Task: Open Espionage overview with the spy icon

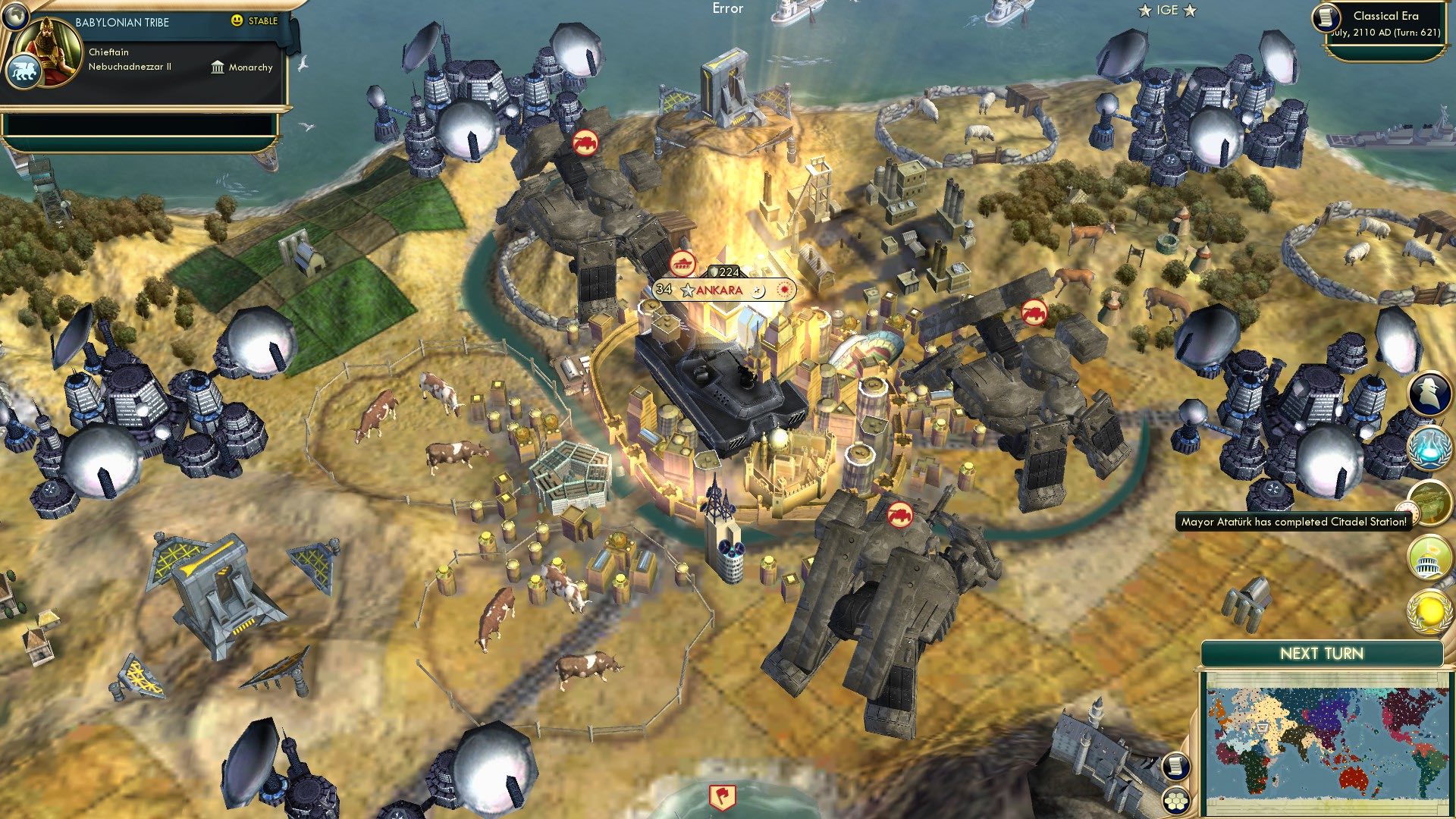Action: coord(1430,394)
